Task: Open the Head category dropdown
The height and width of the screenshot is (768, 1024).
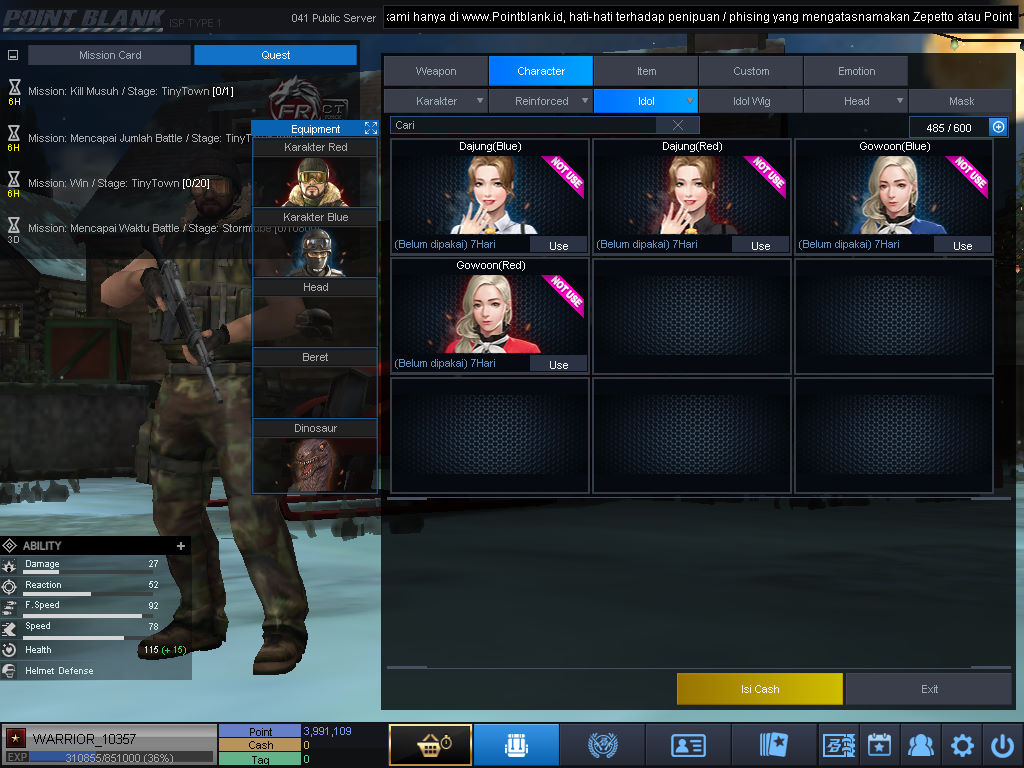Action: click(856, 101)
